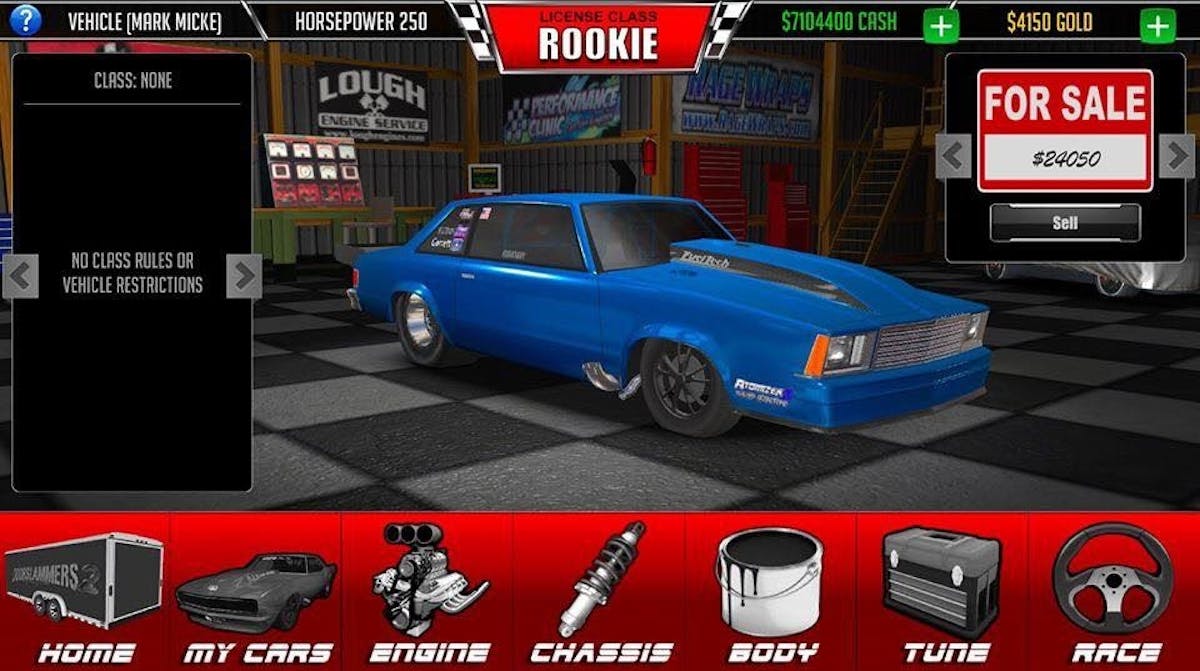Open the blue question mark help button
The height and width of the screenshot is (671, 1200).
[25, 19]
